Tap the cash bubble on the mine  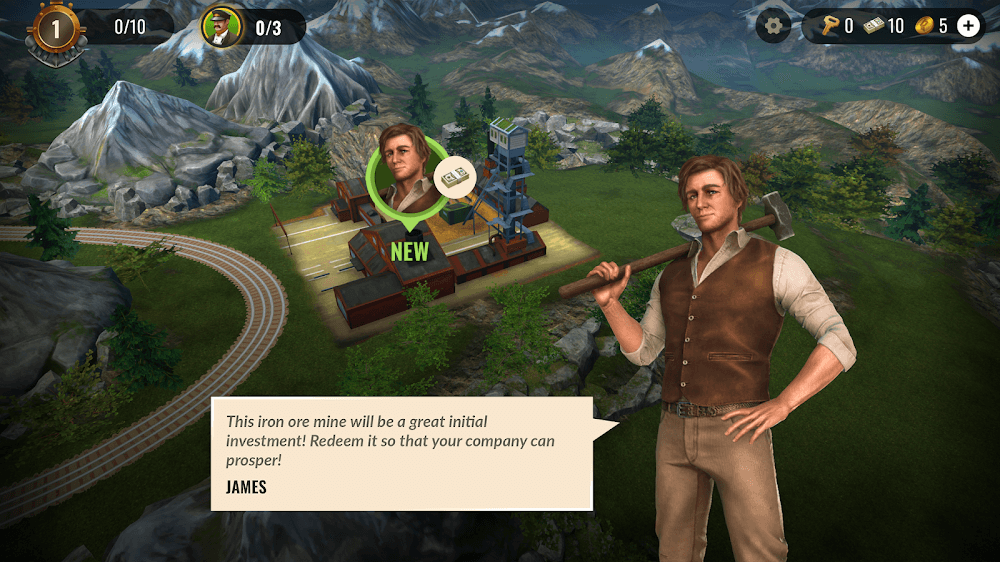(x=455, y=180)
